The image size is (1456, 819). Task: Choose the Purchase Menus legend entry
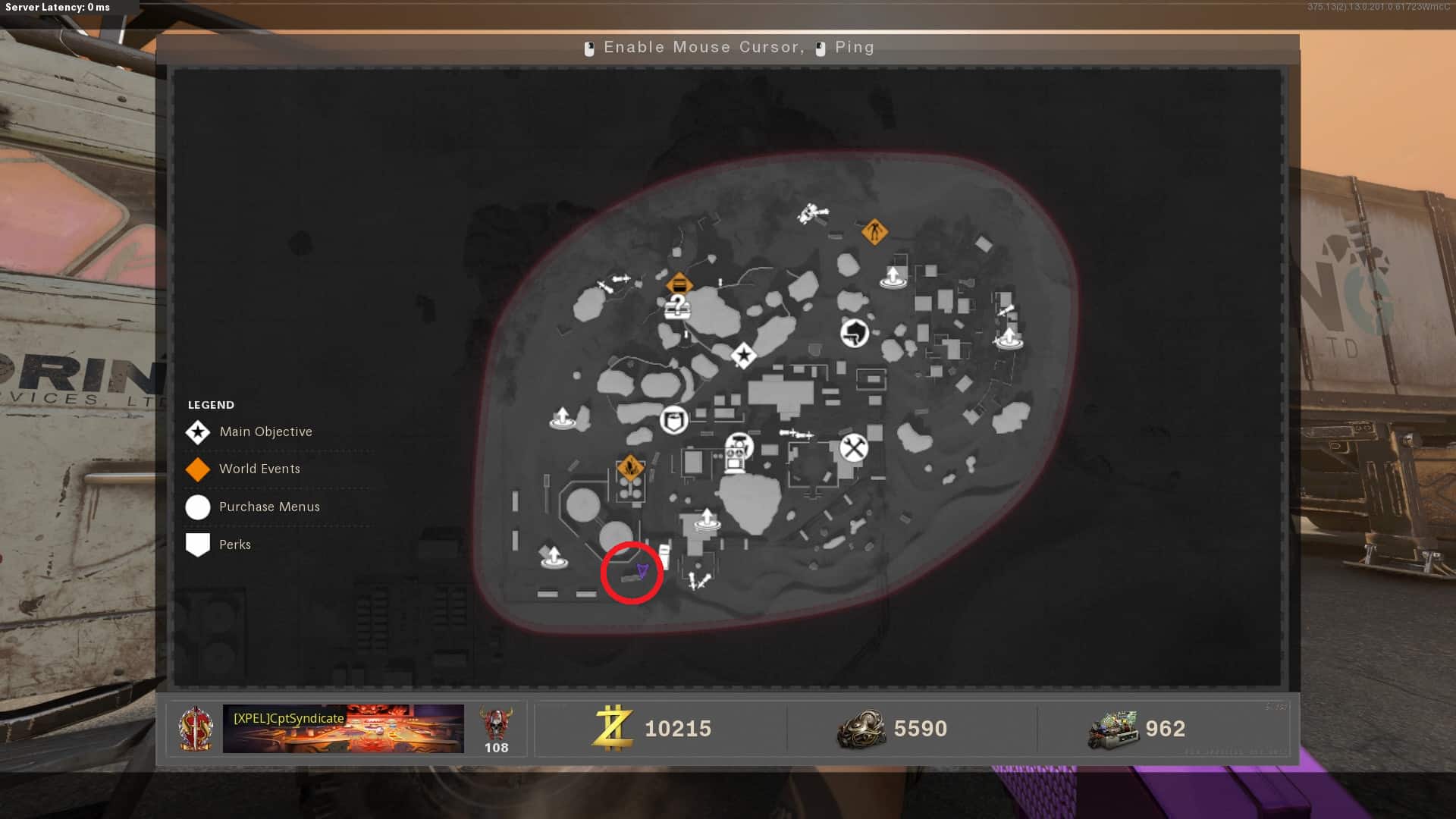pos(269,507)
